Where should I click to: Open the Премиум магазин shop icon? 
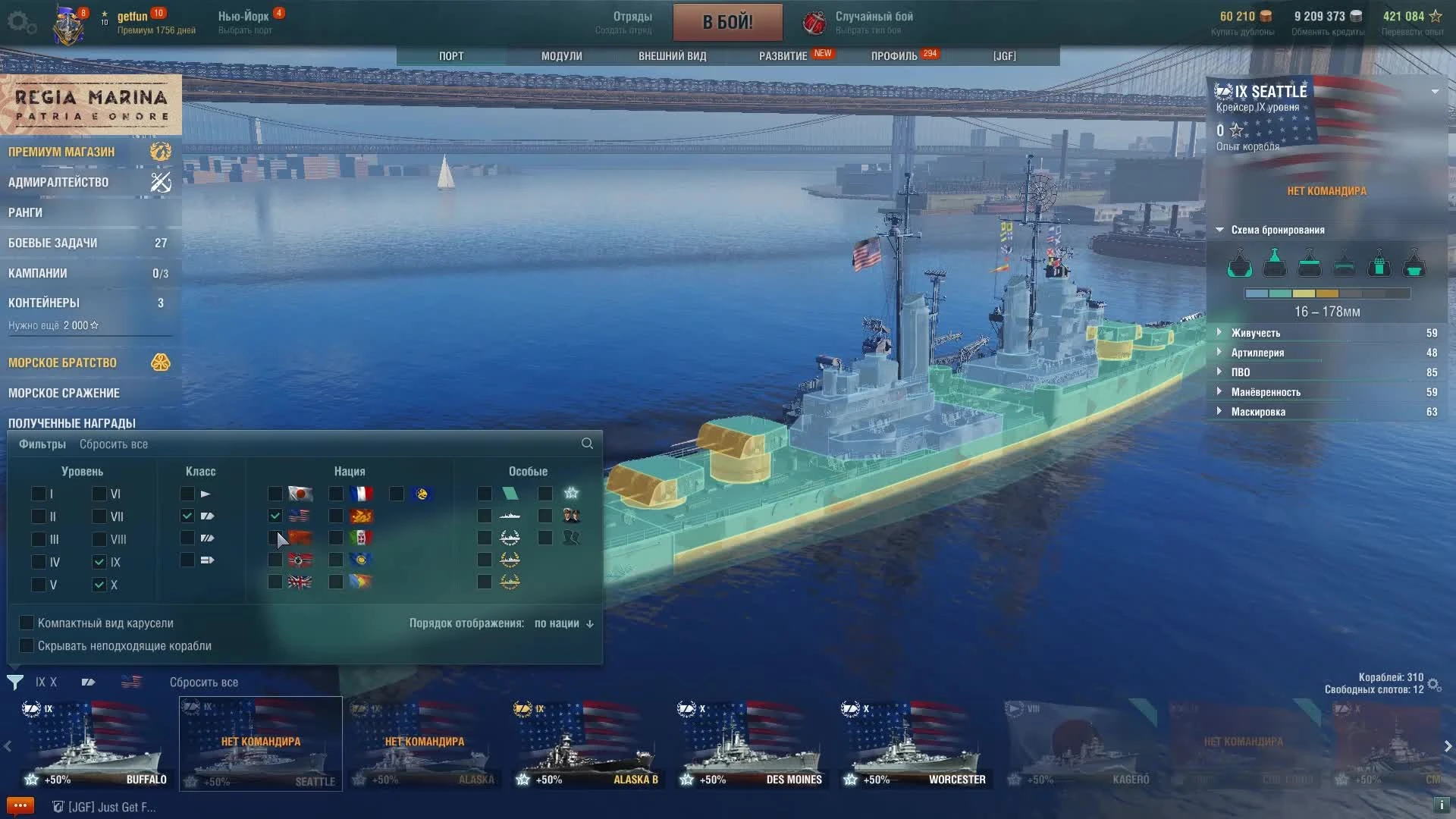[160, 151]
